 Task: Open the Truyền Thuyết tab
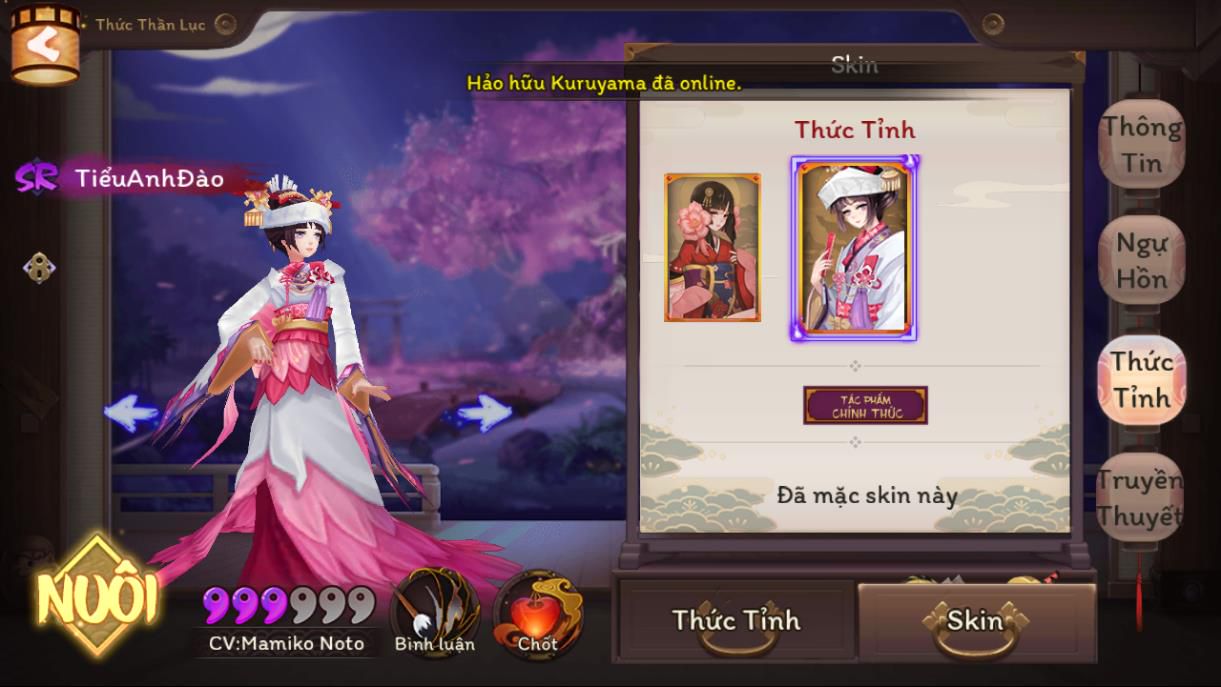1140,497
